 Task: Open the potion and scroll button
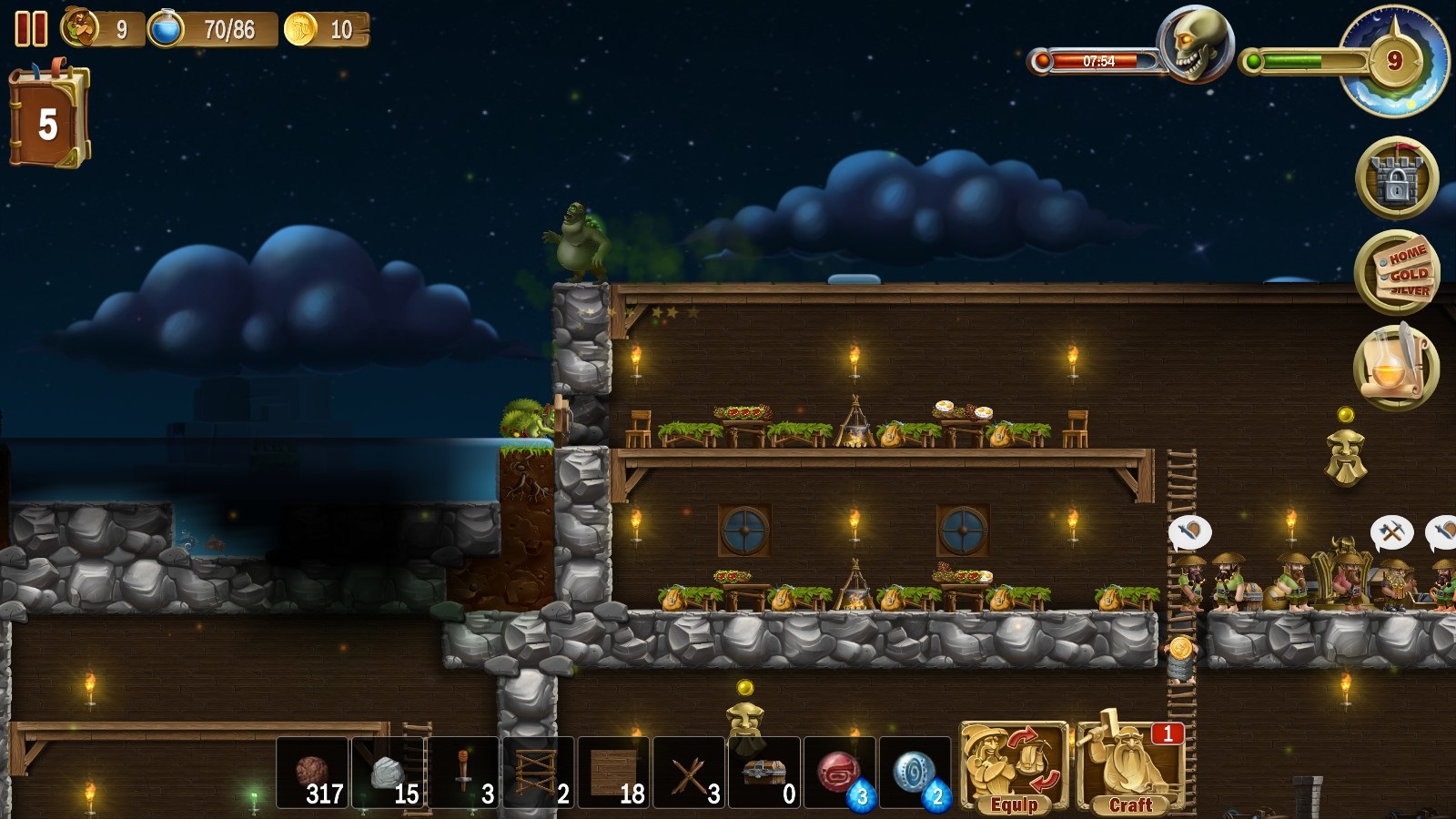point(1396,367)
